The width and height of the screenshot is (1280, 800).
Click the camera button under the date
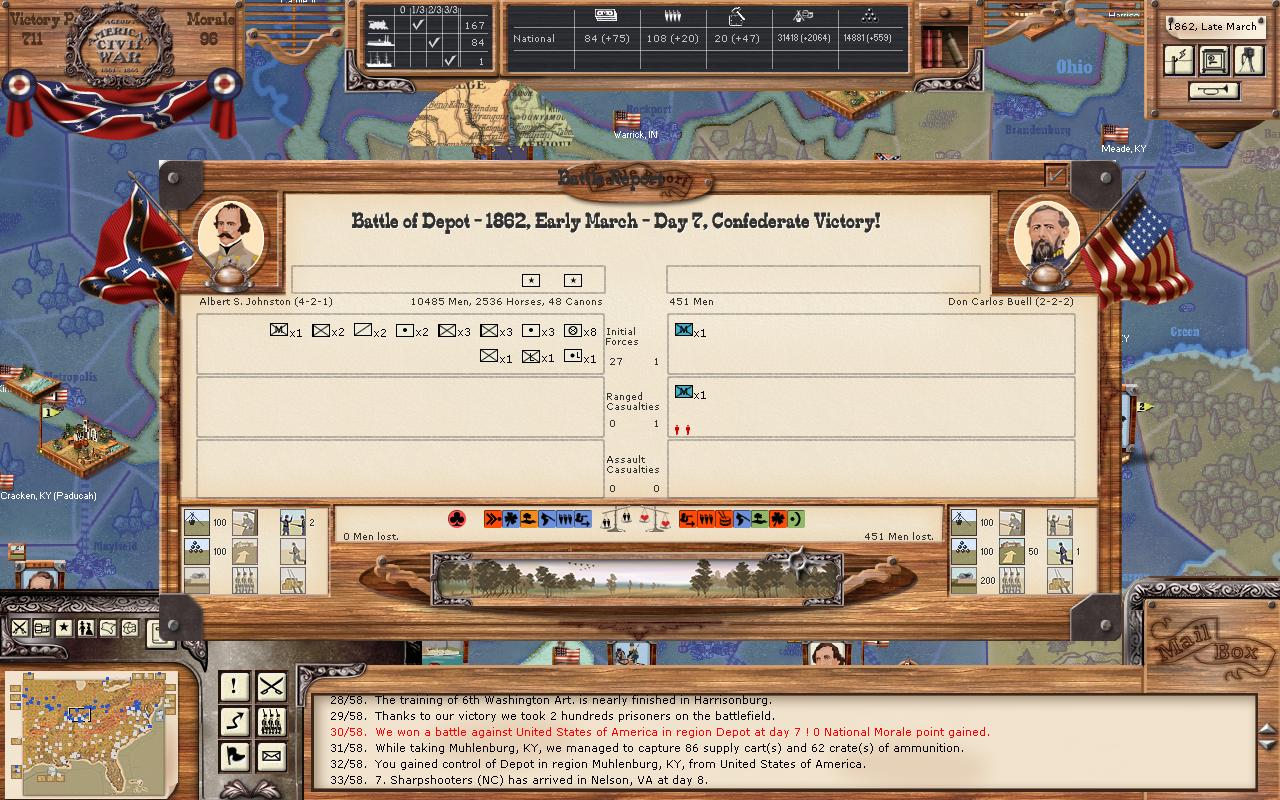click(1249, 61)
